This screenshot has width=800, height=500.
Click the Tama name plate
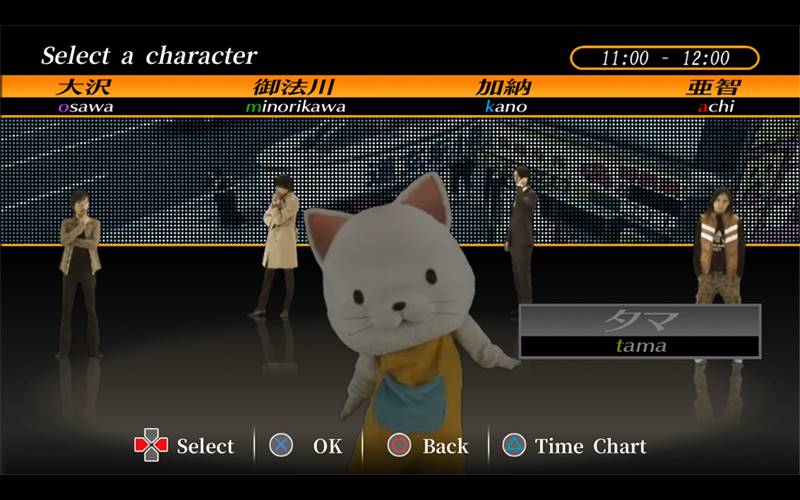point(640,332)
